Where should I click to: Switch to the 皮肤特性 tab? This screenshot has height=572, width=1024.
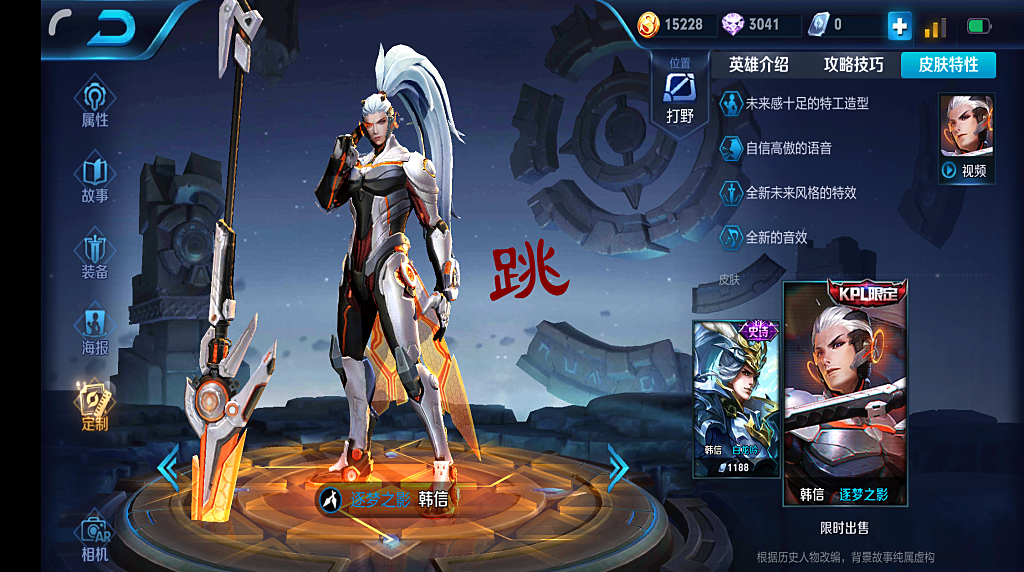point(948,65)
